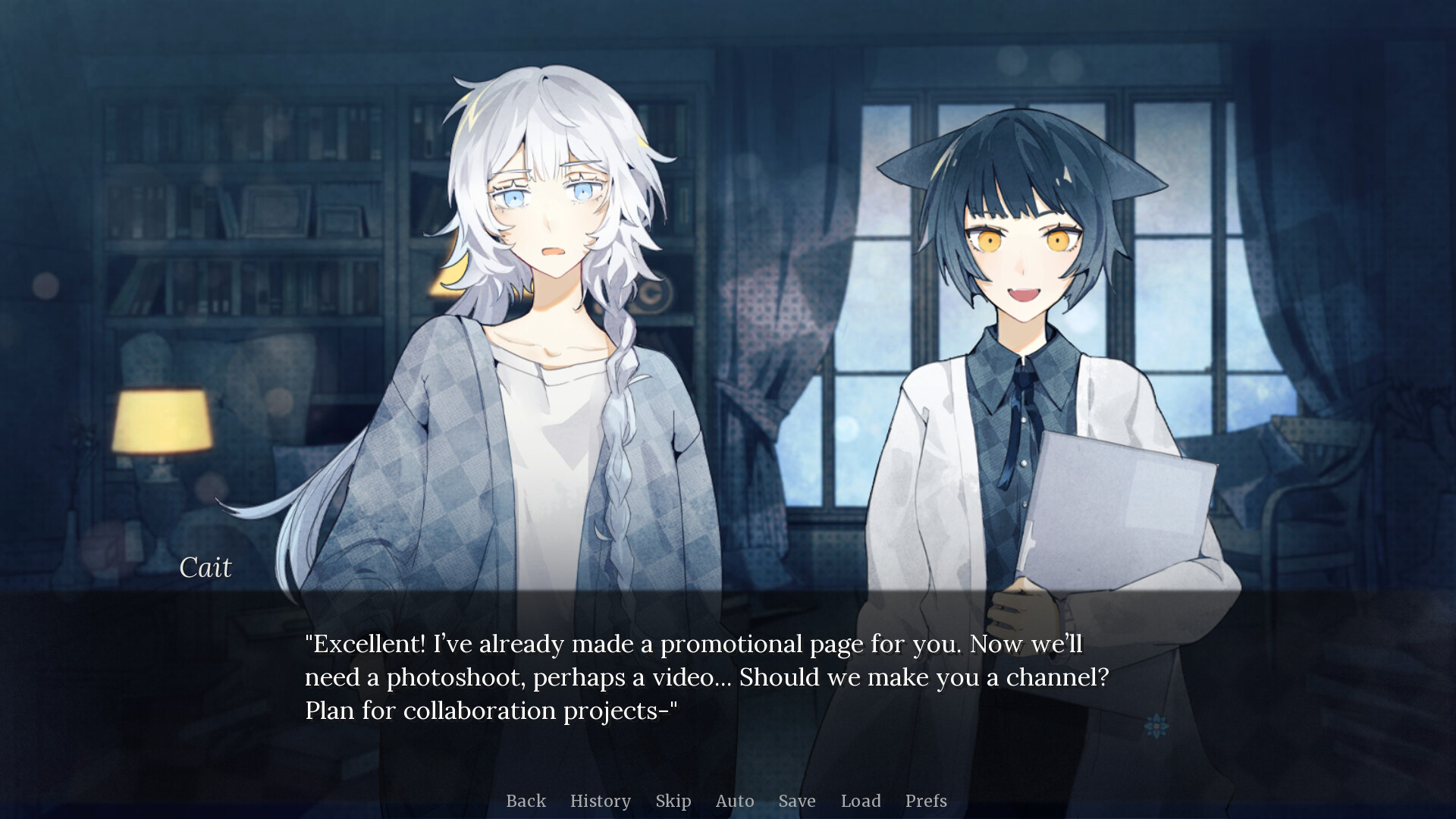
Task: Click the Skip option in the quick menu
Action: 673,801
